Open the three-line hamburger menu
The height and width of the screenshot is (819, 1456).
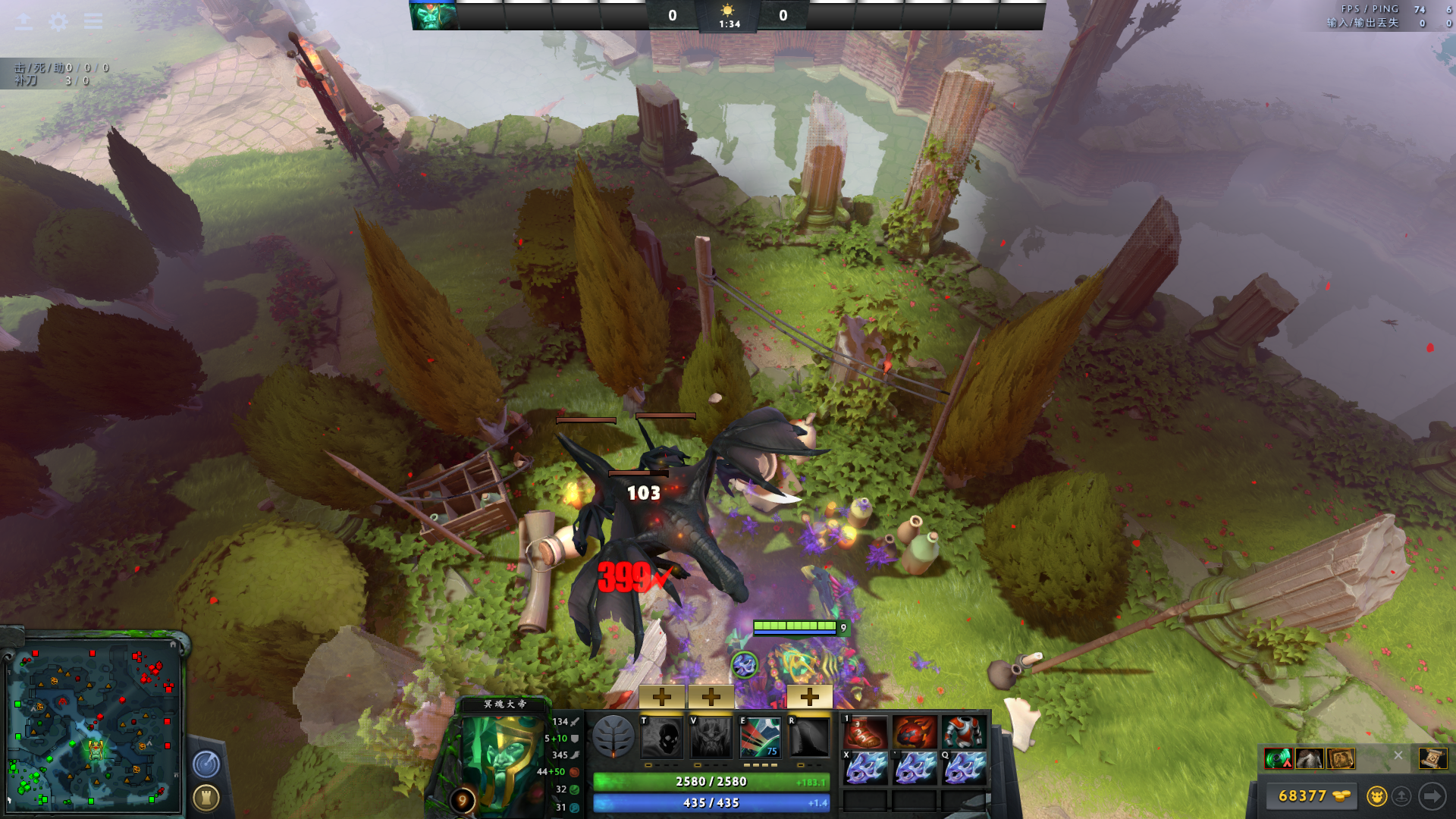tap(93, 21)
